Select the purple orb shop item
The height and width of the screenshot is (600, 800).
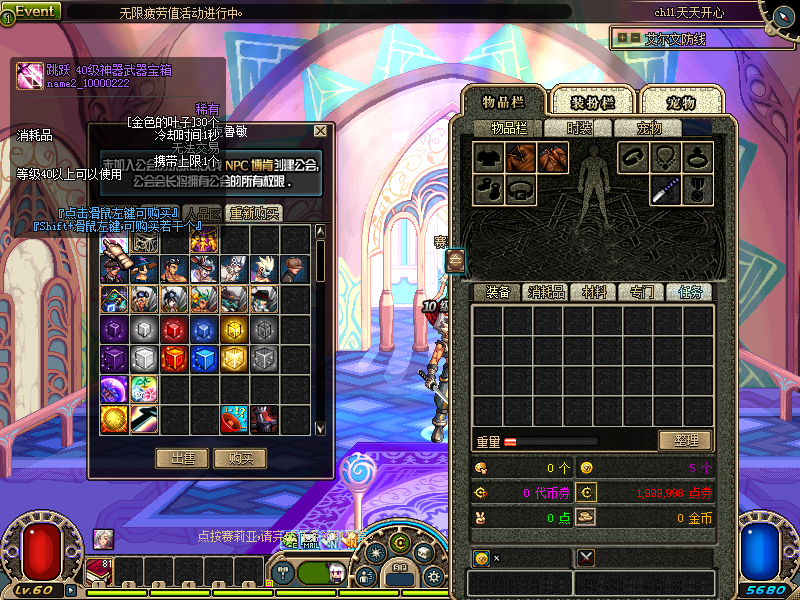[x=114, y=388]
